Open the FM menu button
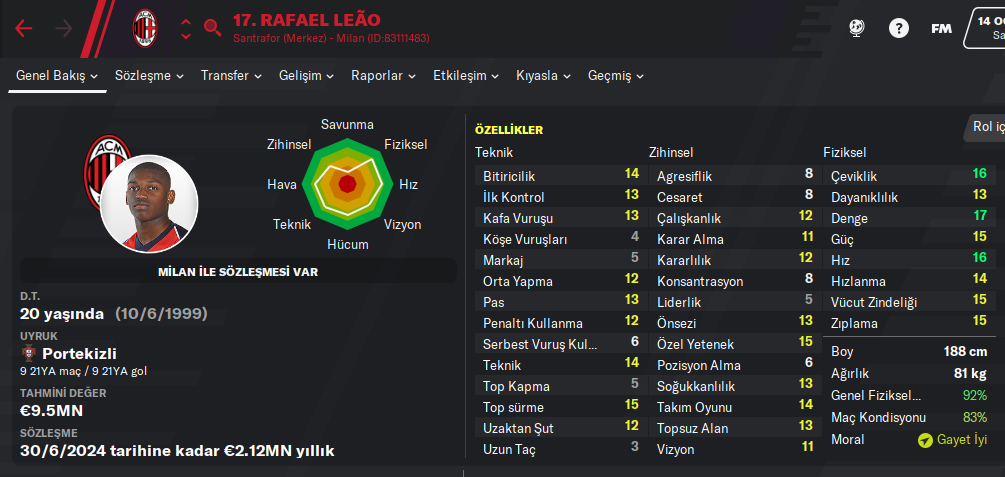 [x=941, y=28]
